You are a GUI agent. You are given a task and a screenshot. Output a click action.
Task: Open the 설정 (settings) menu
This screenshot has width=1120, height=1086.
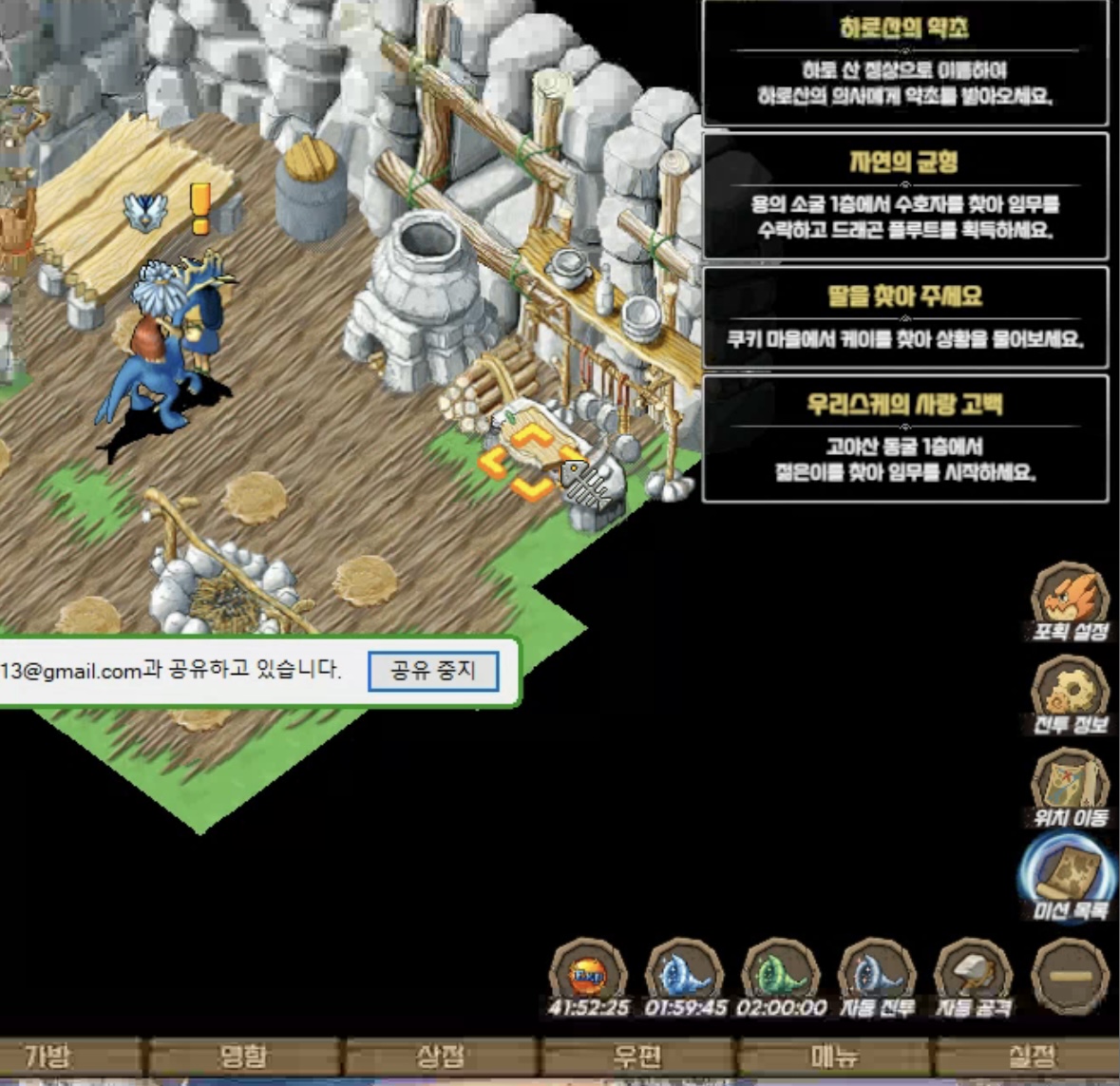(1030, 1057)
